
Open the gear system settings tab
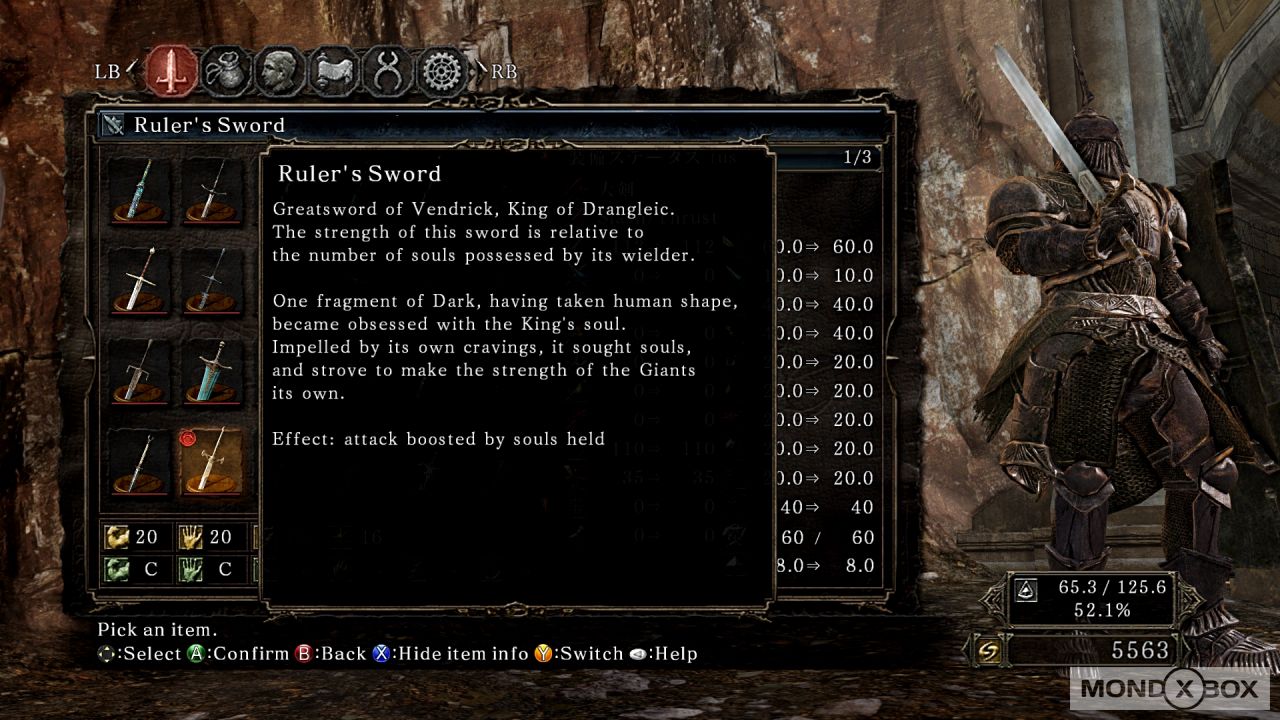(x=442, y=71)
